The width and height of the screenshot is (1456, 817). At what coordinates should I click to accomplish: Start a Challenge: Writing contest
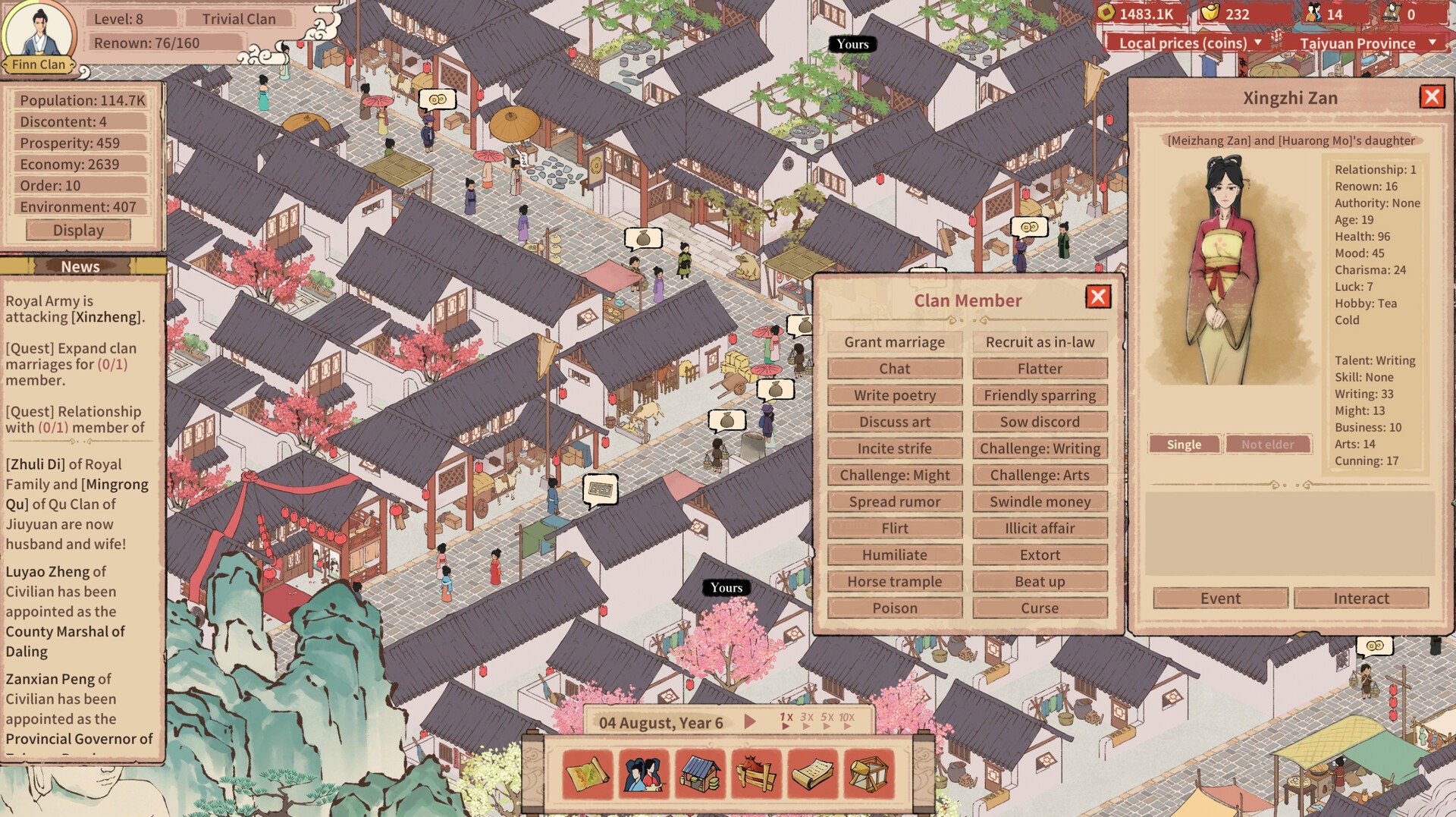(1040, 448)
